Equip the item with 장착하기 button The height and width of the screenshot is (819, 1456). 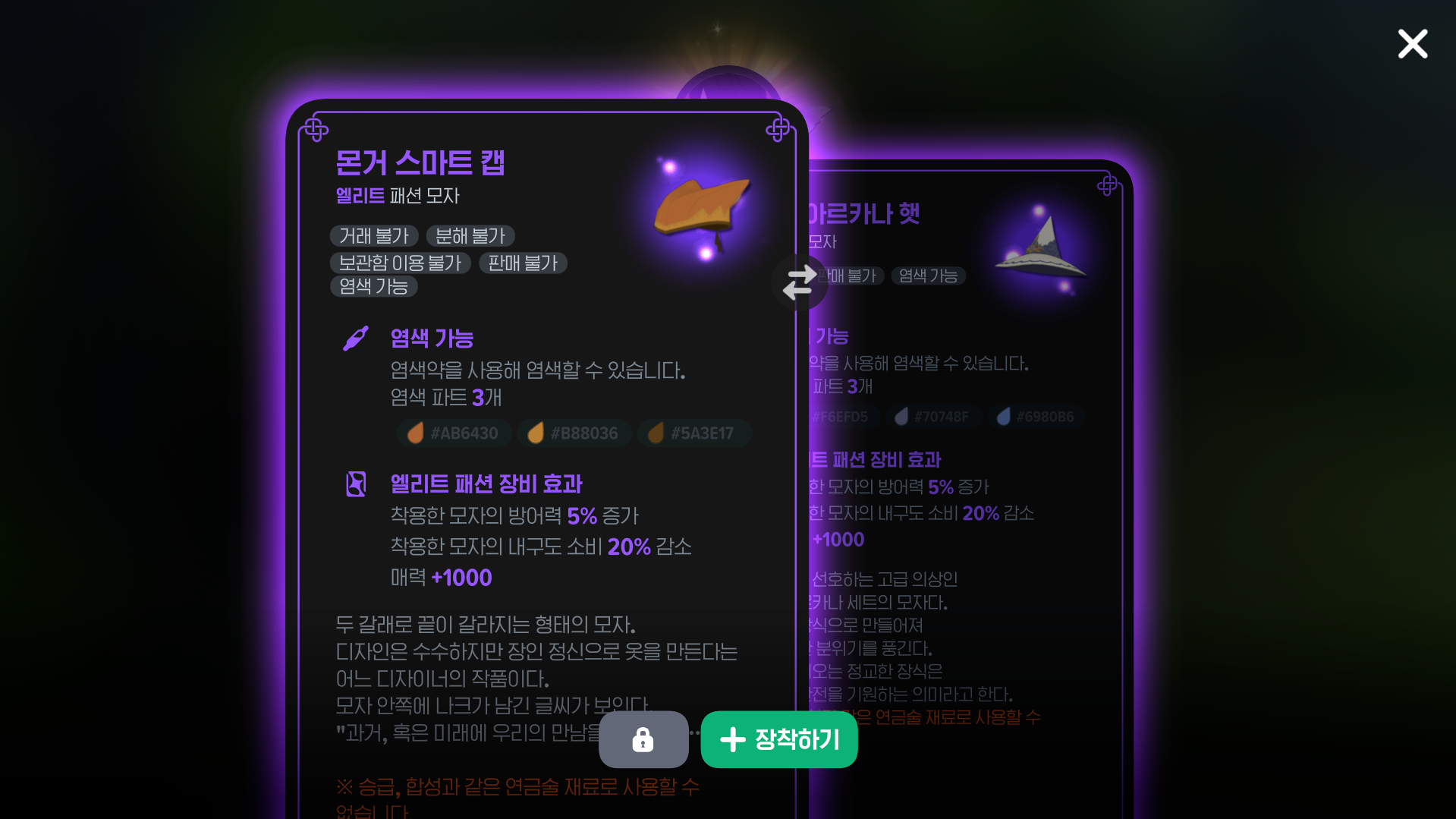pyautogui.click(x=779, y=739)
